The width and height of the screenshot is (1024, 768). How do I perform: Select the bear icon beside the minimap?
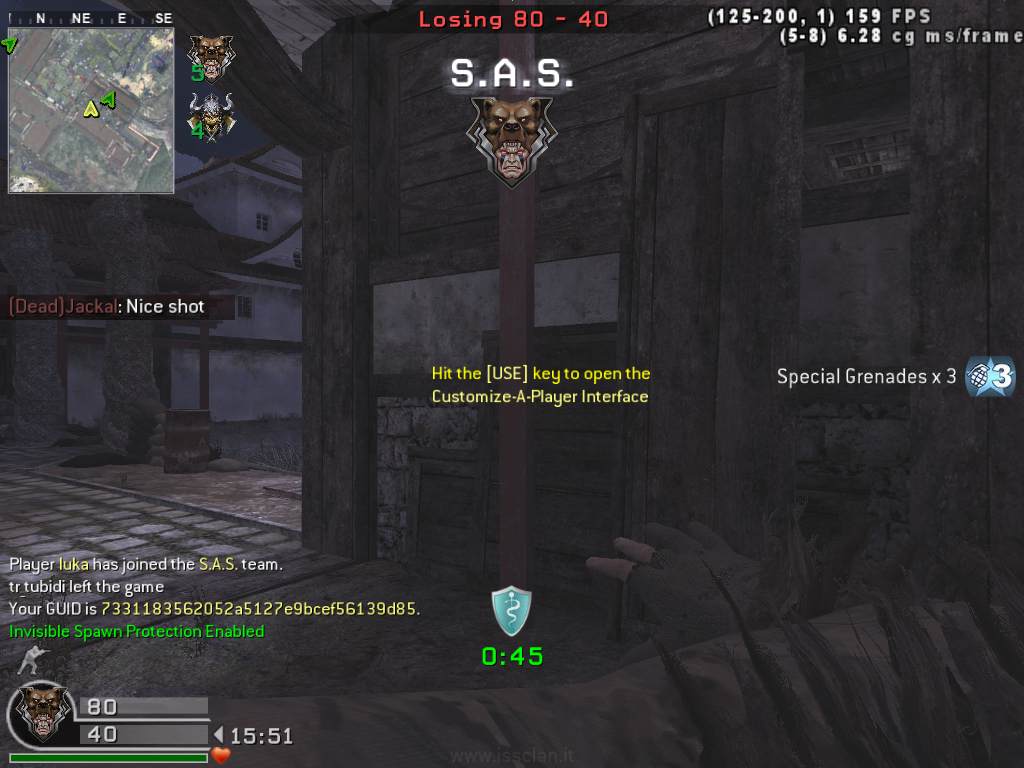210,55
